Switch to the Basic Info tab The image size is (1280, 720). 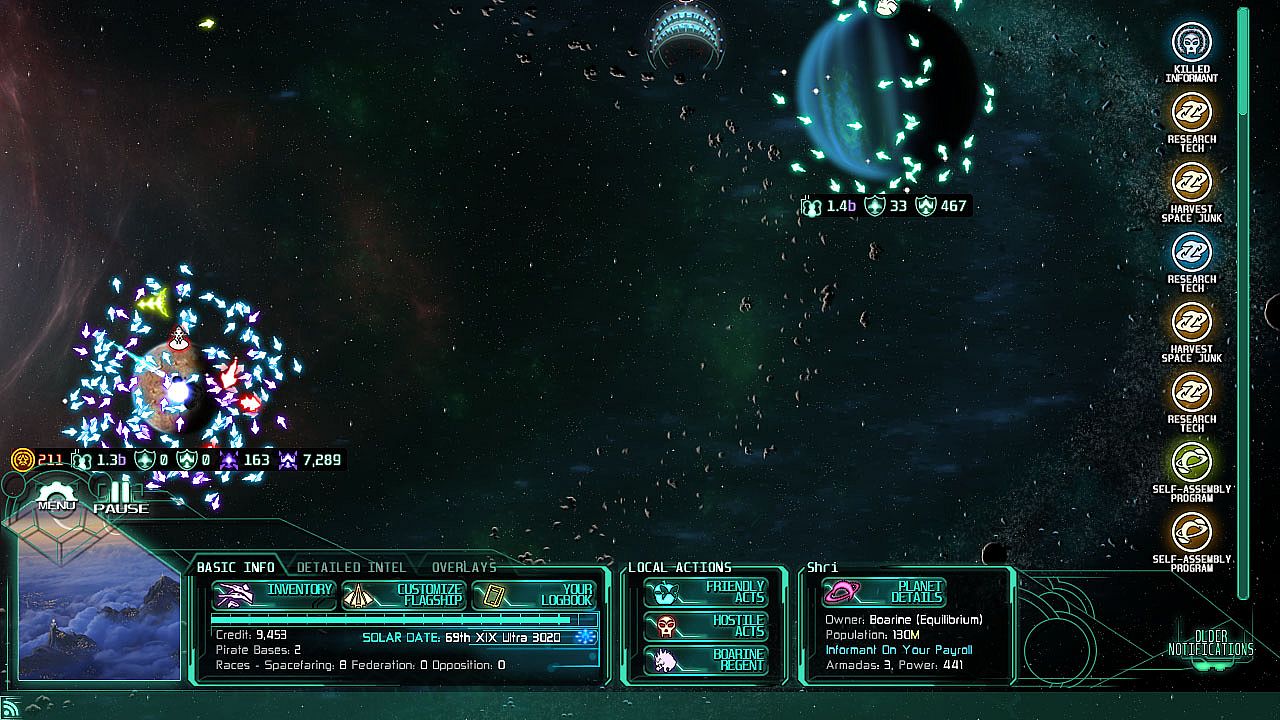click(x=235, y=567)
